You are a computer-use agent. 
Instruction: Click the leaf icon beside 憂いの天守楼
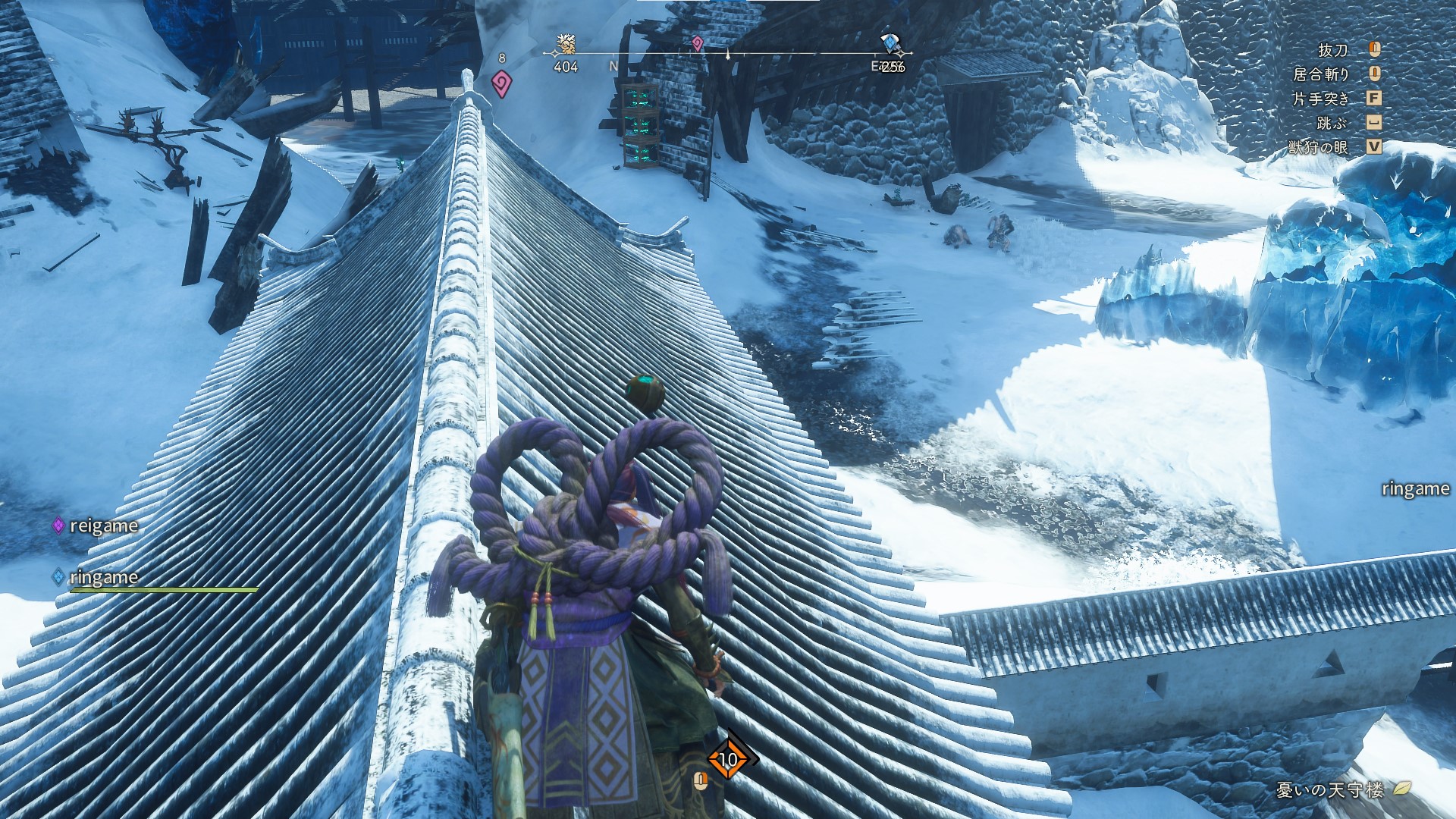click(1402, 789)
